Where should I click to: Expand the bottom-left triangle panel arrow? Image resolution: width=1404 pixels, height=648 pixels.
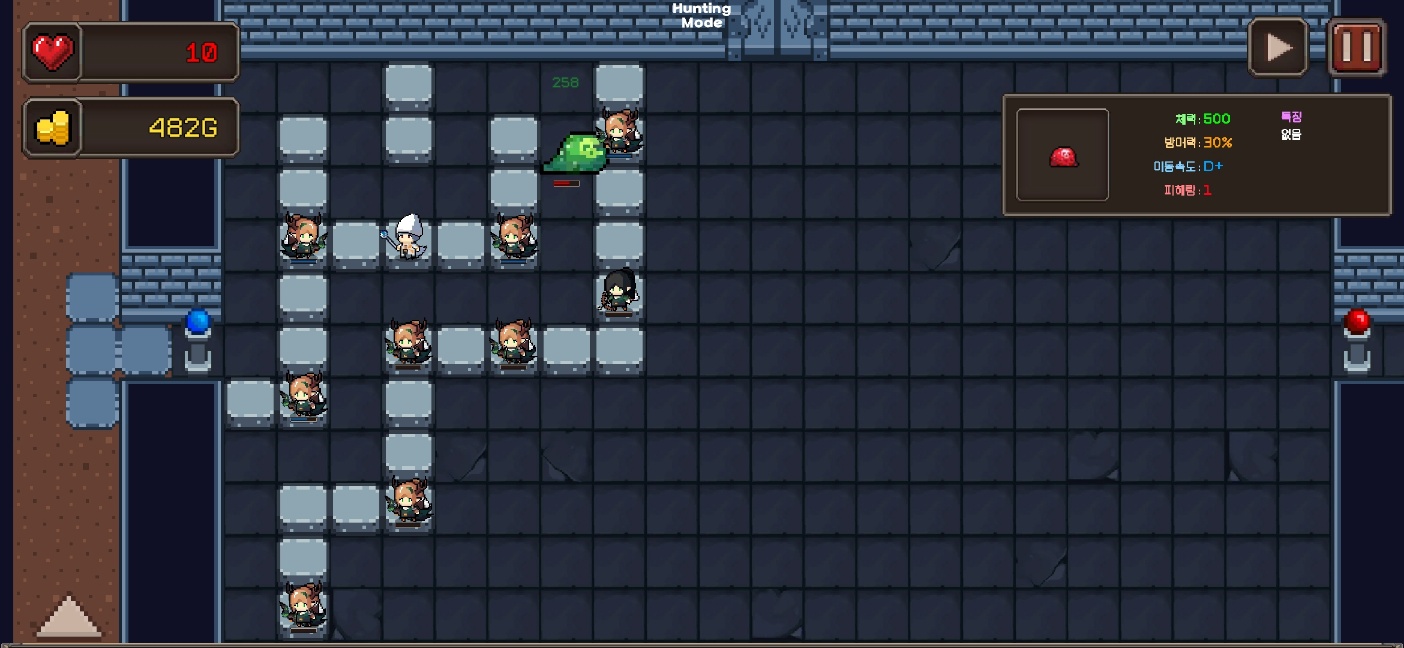69,616
